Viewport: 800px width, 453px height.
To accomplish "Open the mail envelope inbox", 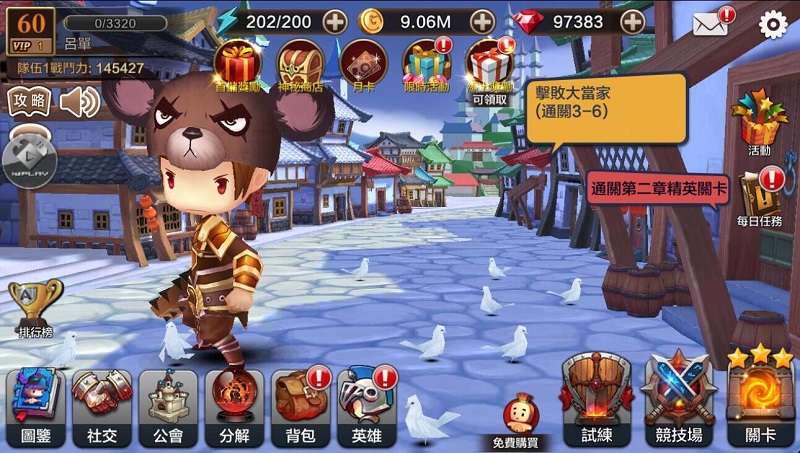I will click(709, 23).
